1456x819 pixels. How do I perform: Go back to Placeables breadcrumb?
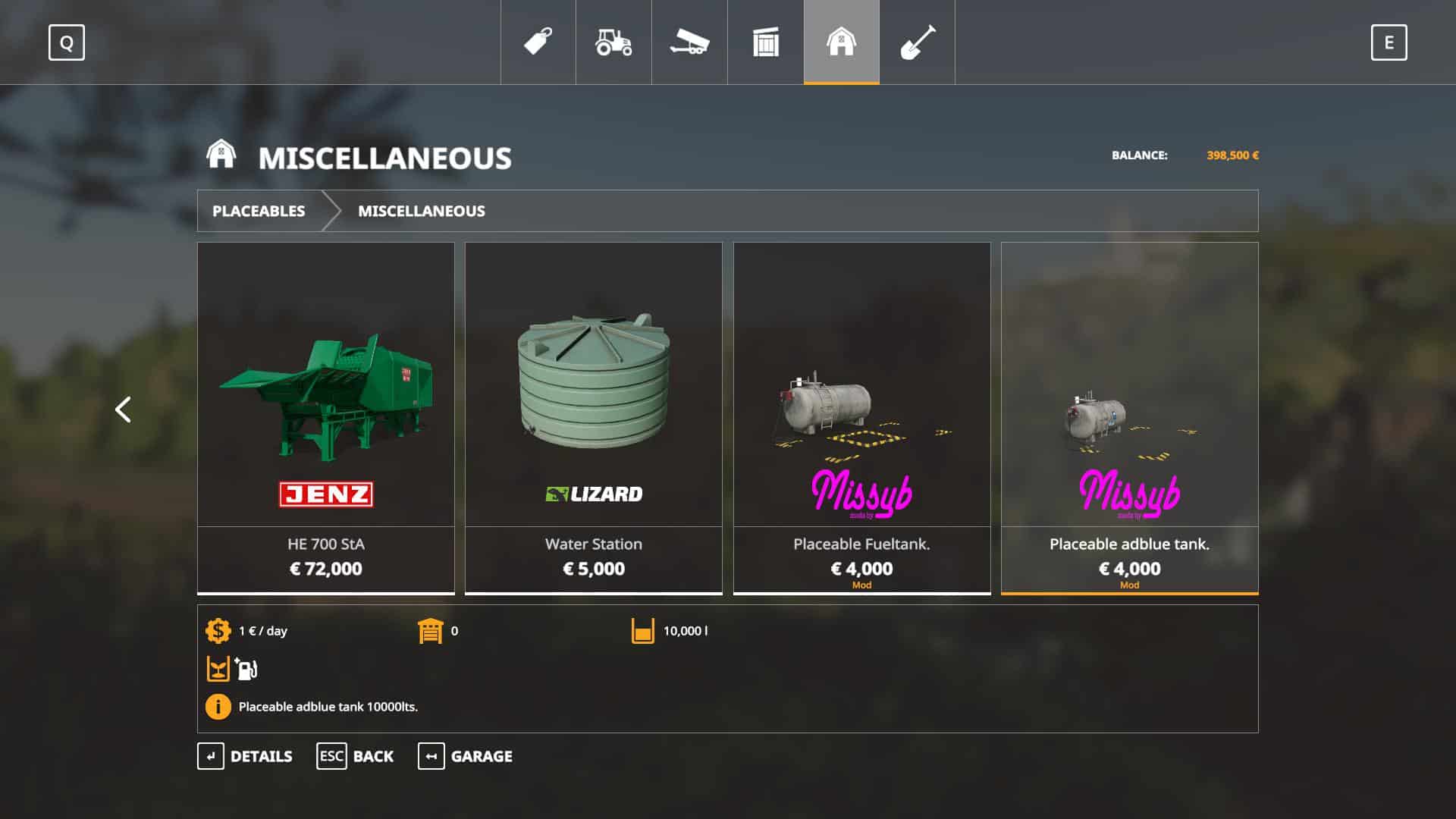pyautogui.click(x=259, y=211)
